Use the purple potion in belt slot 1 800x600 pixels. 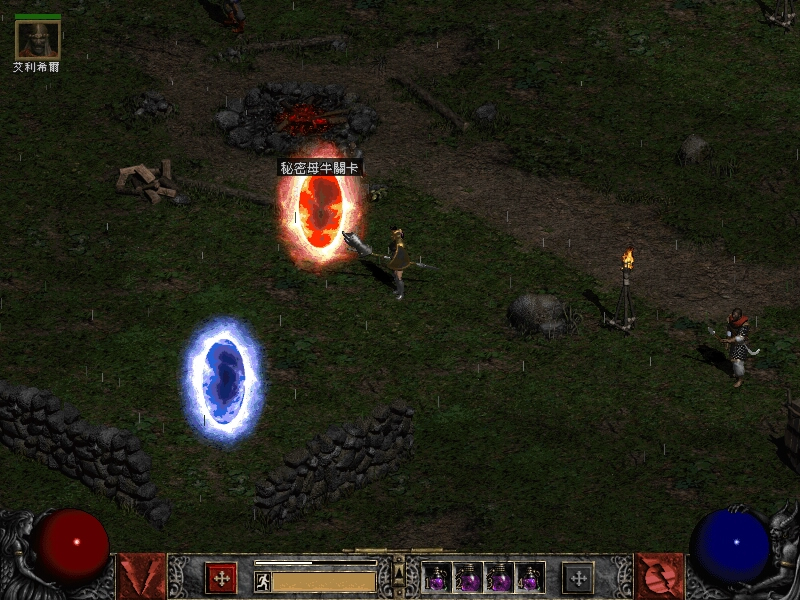click(437, 577)
